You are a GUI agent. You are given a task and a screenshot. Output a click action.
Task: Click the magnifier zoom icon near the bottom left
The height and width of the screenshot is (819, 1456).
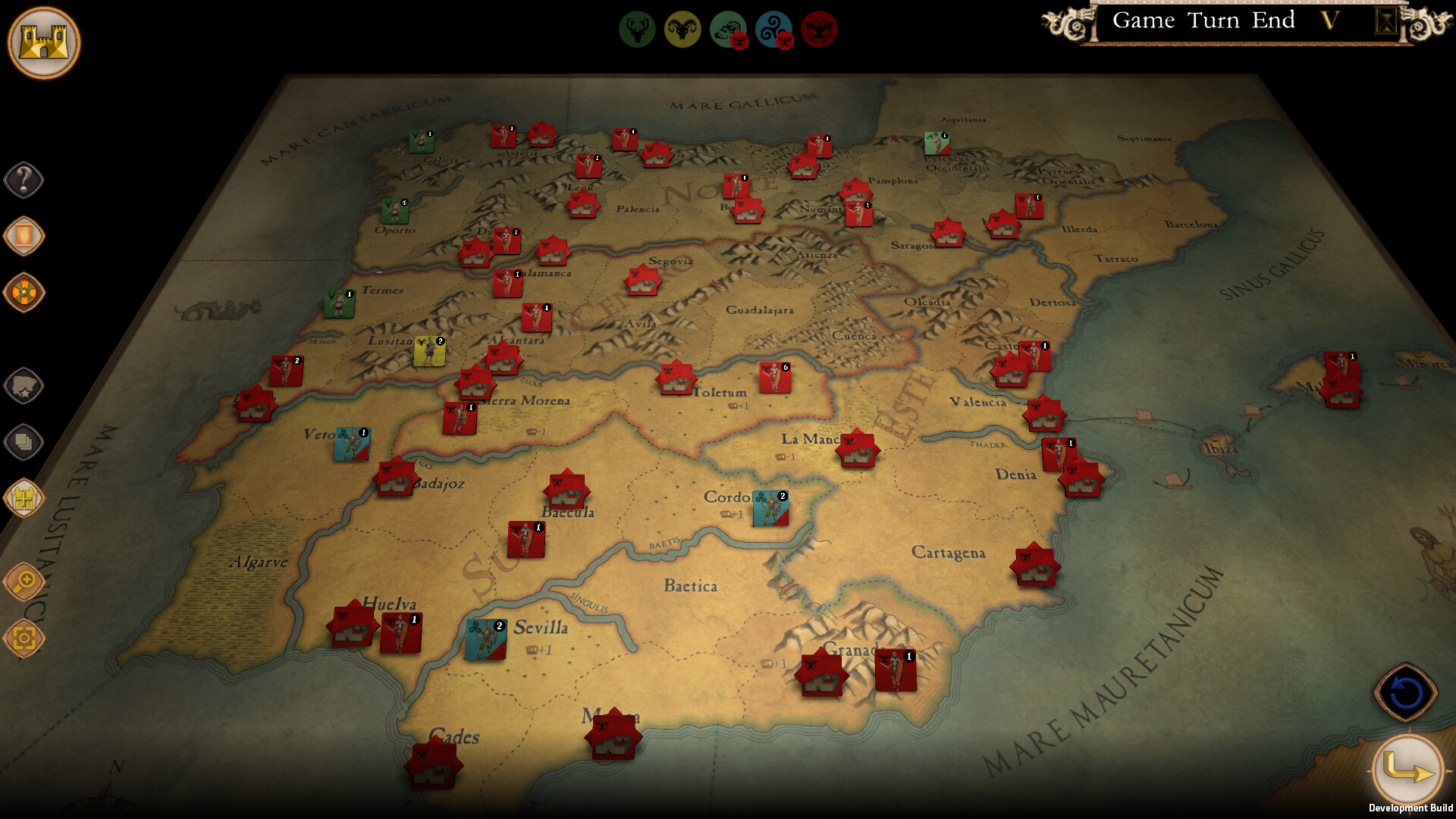coord(24,583)
